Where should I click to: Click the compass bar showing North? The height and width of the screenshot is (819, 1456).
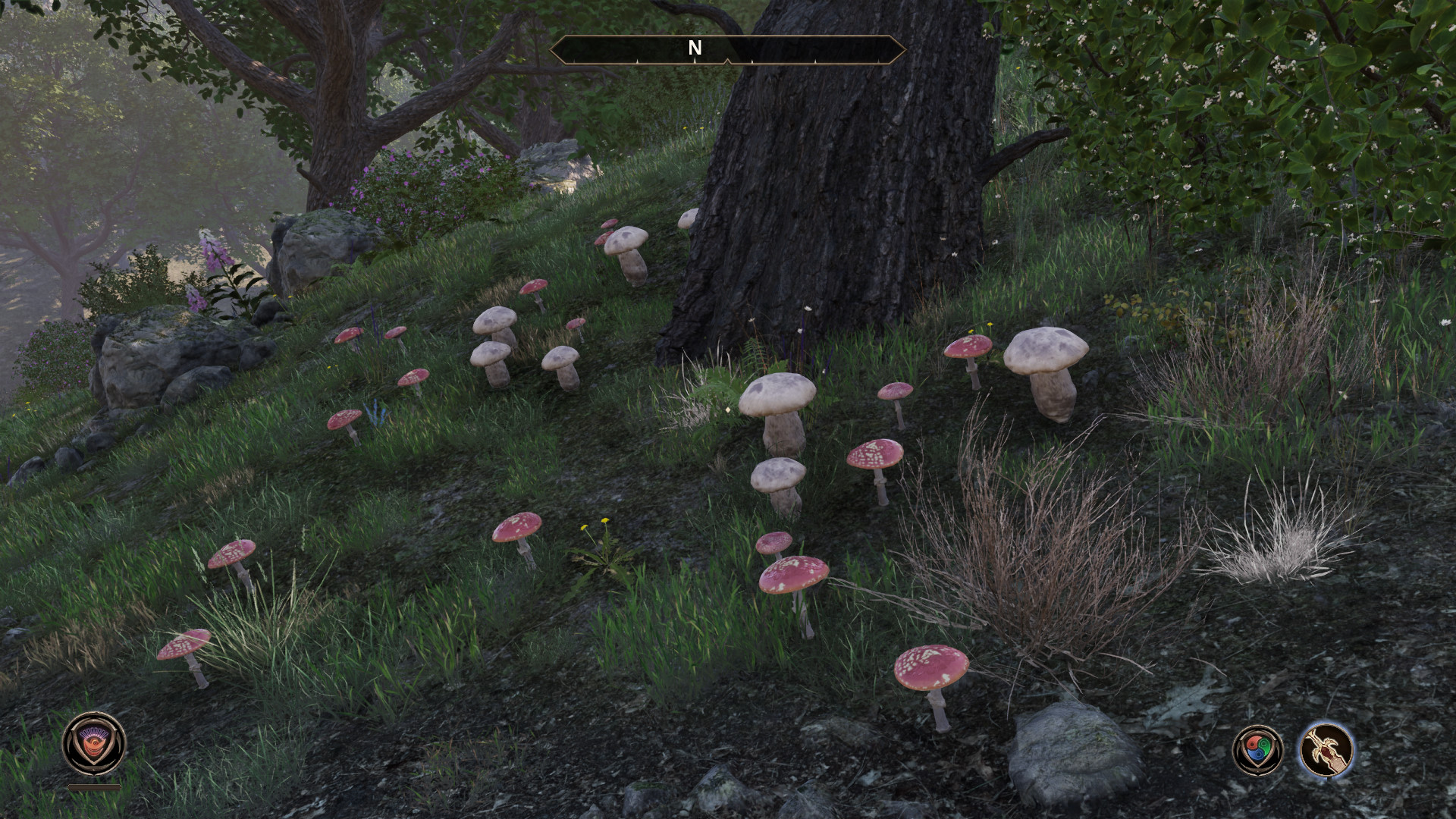tap(726, 49)
